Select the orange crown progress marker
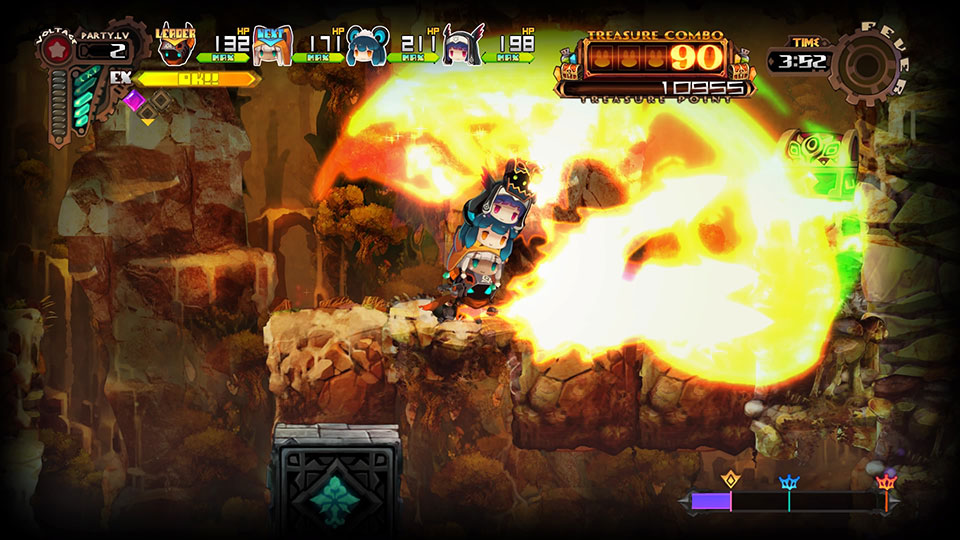The height and width of the screenshot is (540, 960). 885,482
